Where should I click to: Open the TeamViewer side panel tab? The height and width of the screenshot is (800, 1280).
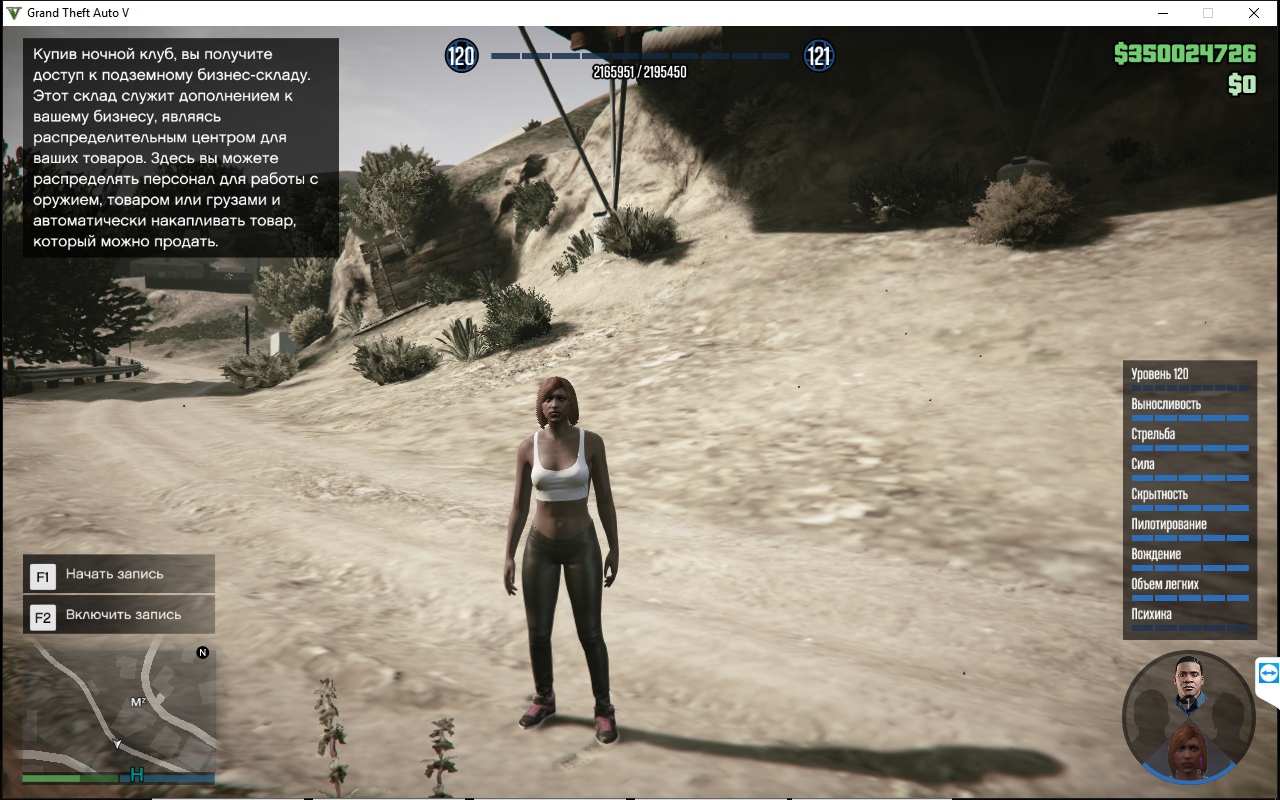coord(1268,674)
